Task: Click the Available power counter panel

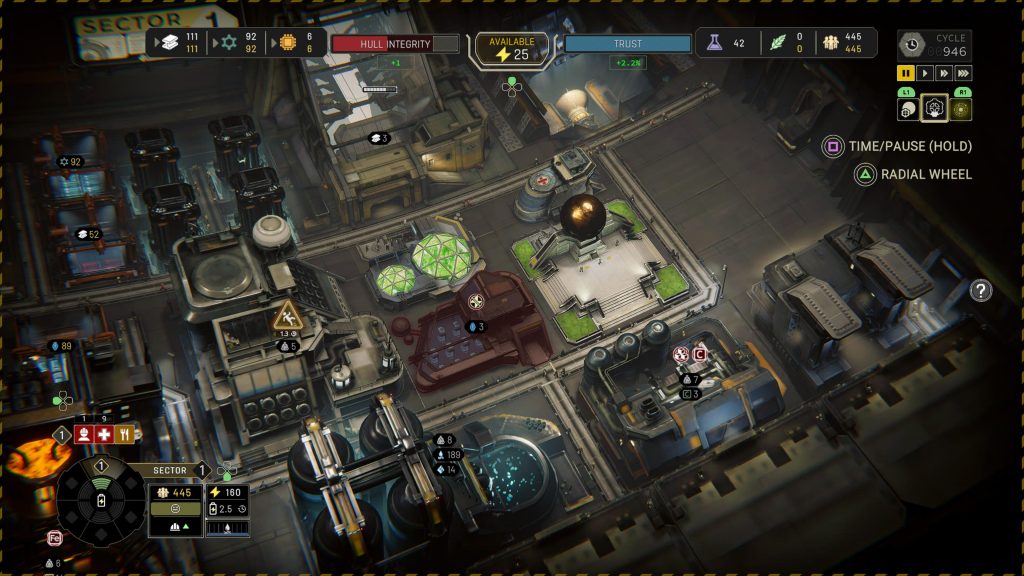Action: tap(511, 48)
